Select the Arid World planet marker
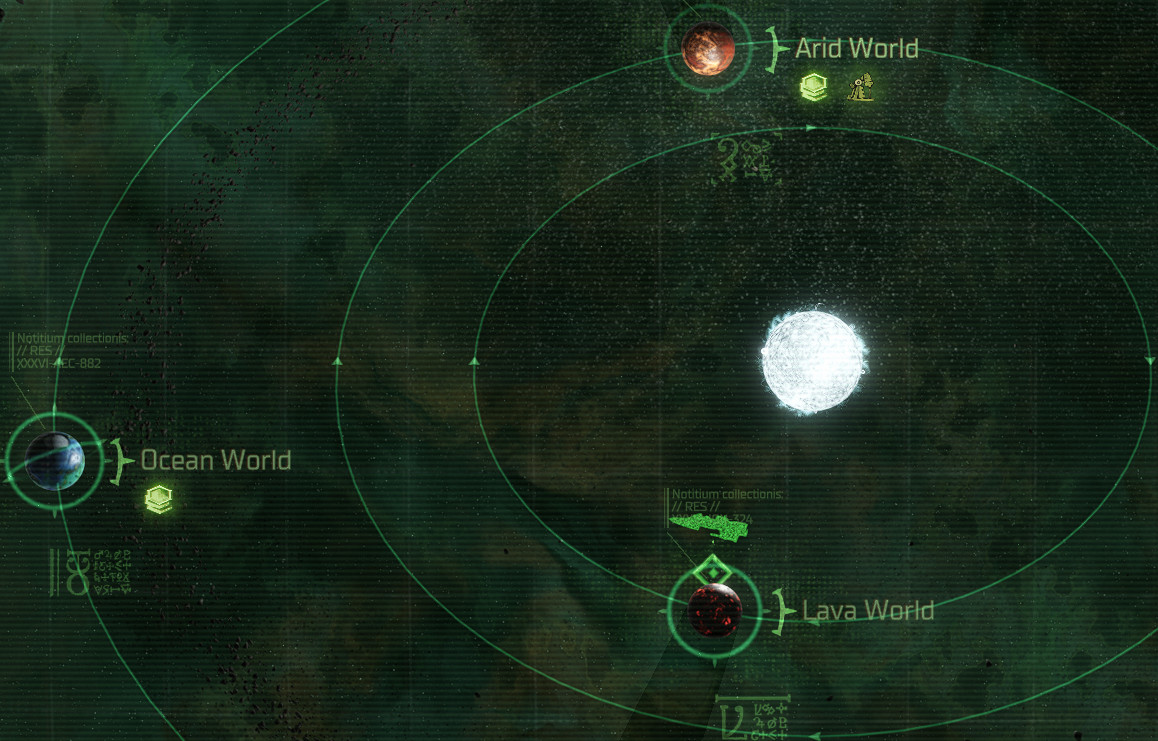Image resolution: width=1158 pixels, height=741 pixels. coord(708,48)
